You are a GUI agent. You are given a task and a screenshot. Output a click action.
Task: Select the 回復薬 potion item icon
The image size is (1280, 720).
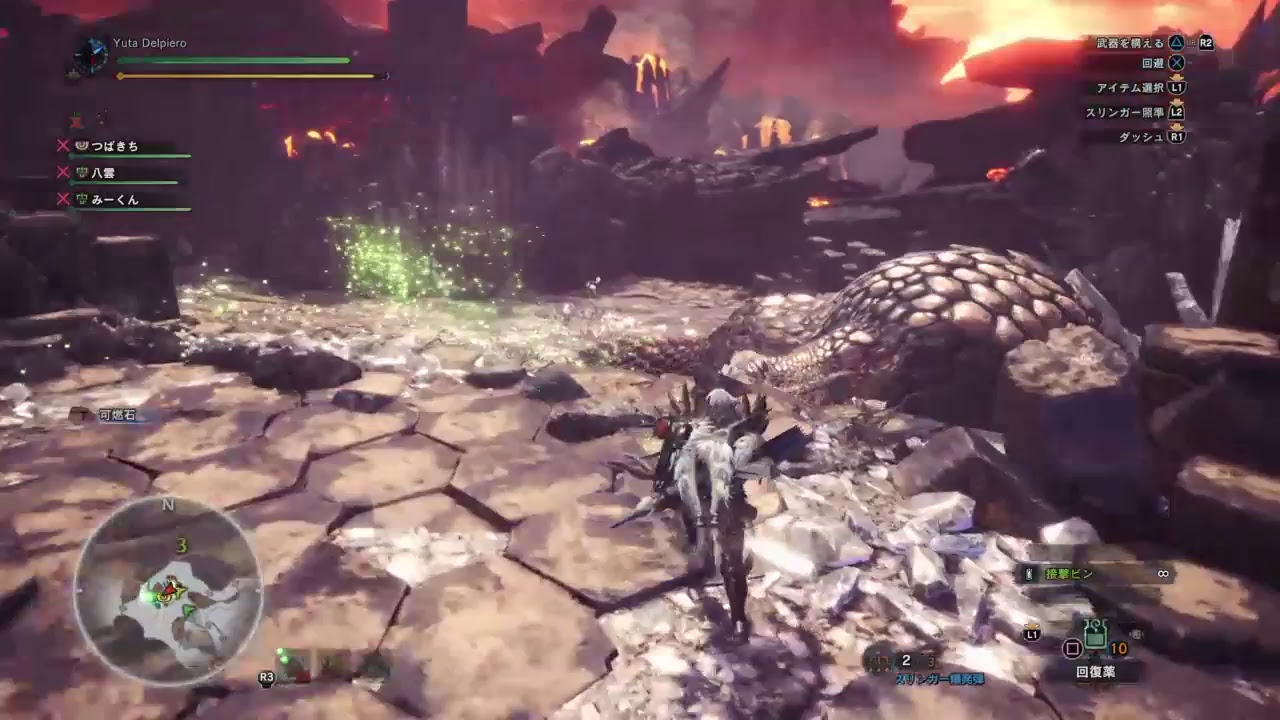point(1096,633)
